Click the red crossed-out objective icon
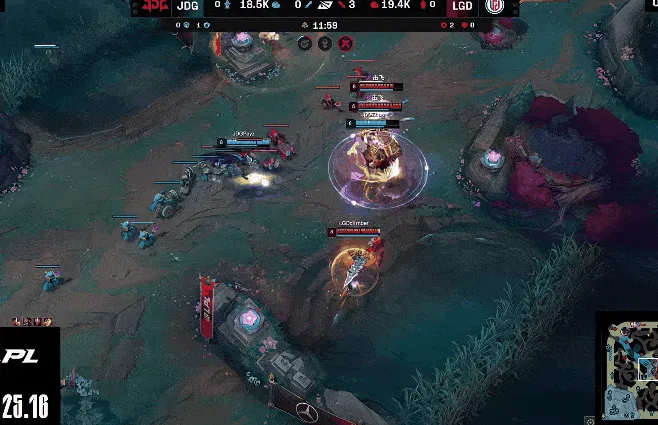Image resolution: width=658 pixels, height=425 pixels. (345, 43)
